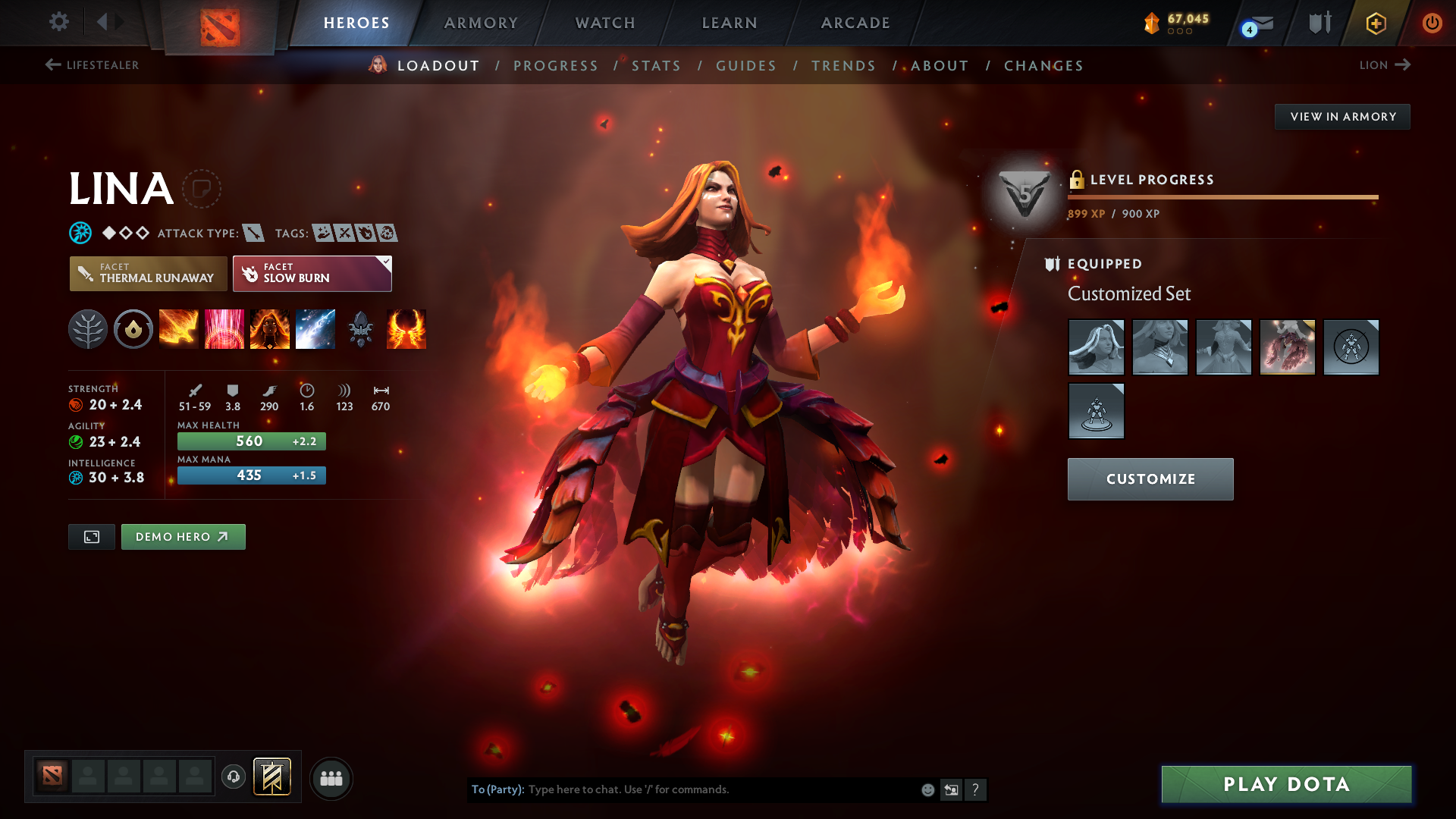Open the ARMORY menu
Viewport: 1456px width, 819px height.
(481, 23)
